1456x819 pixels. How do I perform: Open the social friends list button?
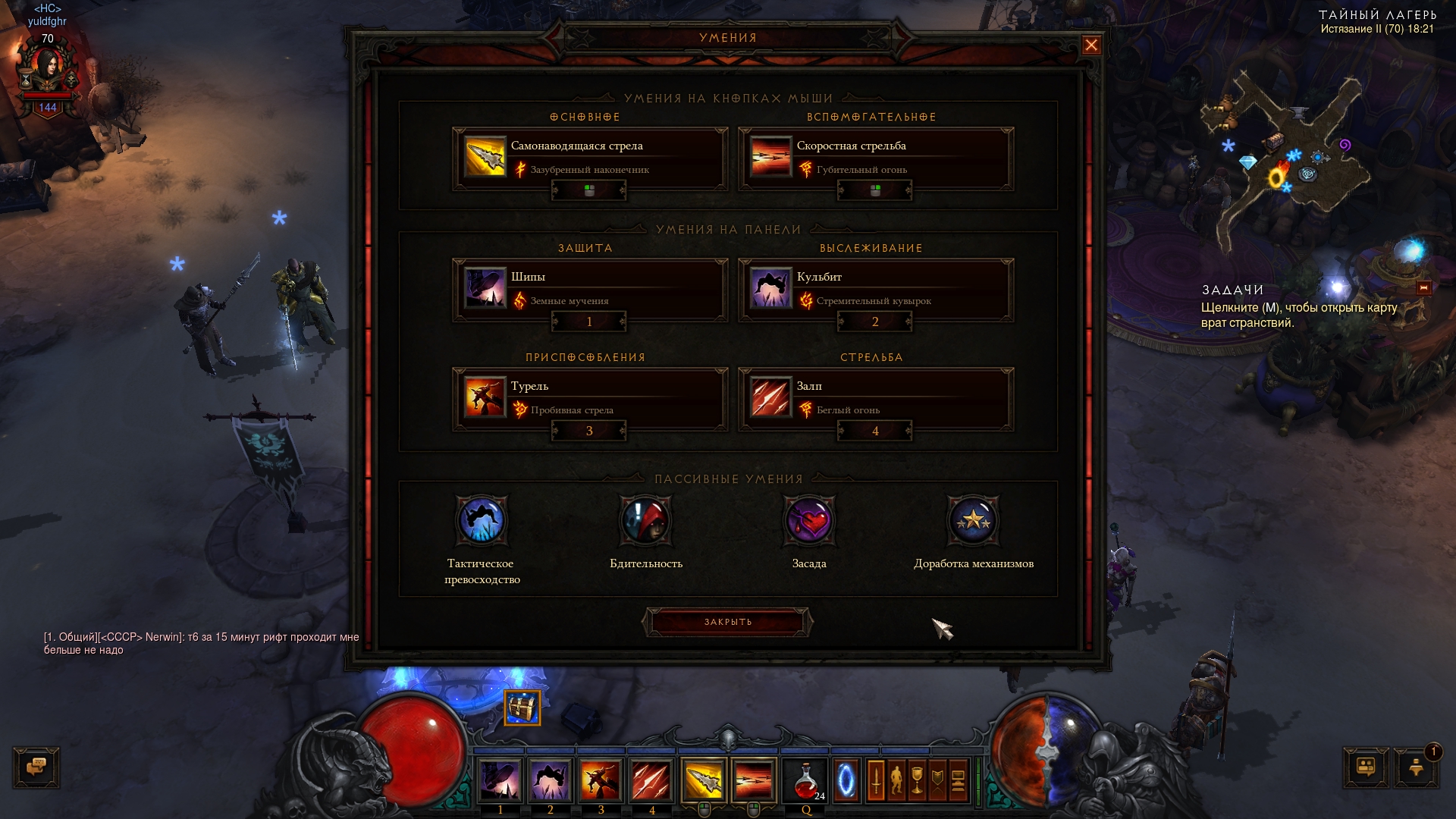point(1366,767)
